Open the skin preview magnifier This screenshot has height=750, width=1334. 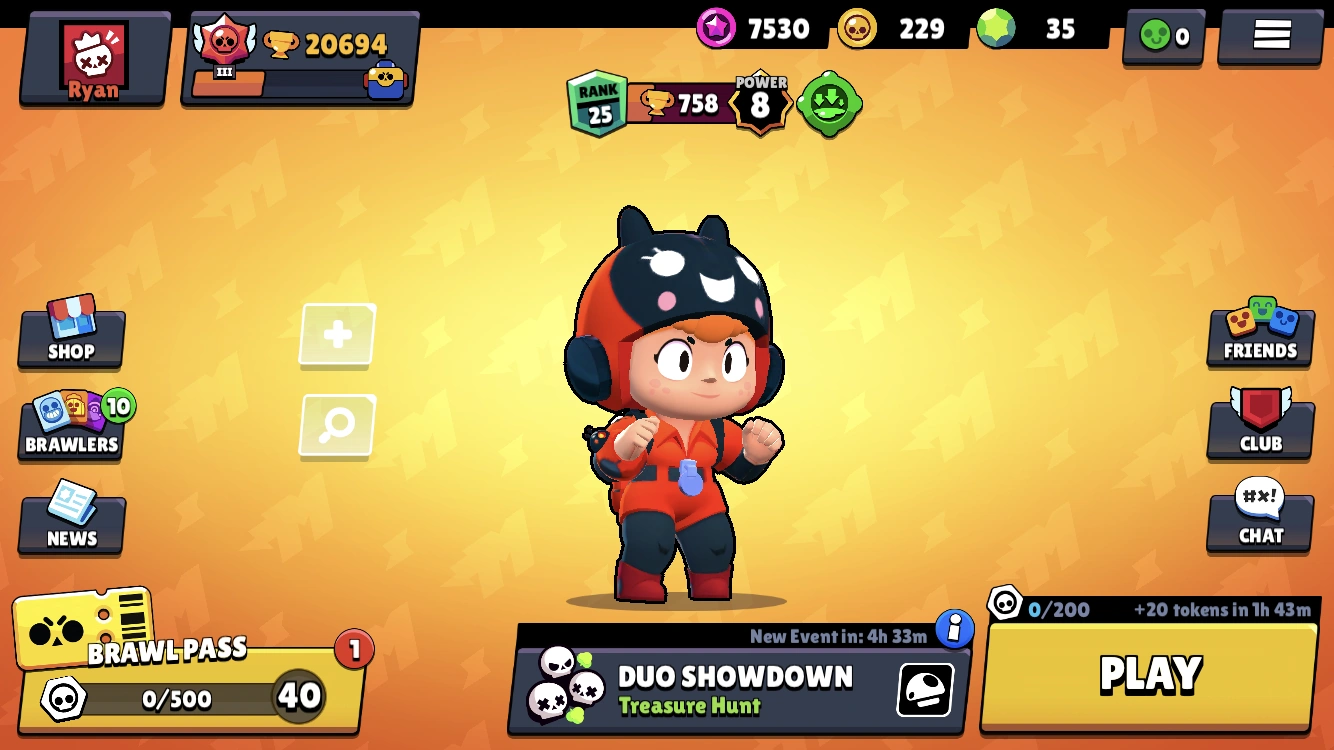tap(336, 425)
